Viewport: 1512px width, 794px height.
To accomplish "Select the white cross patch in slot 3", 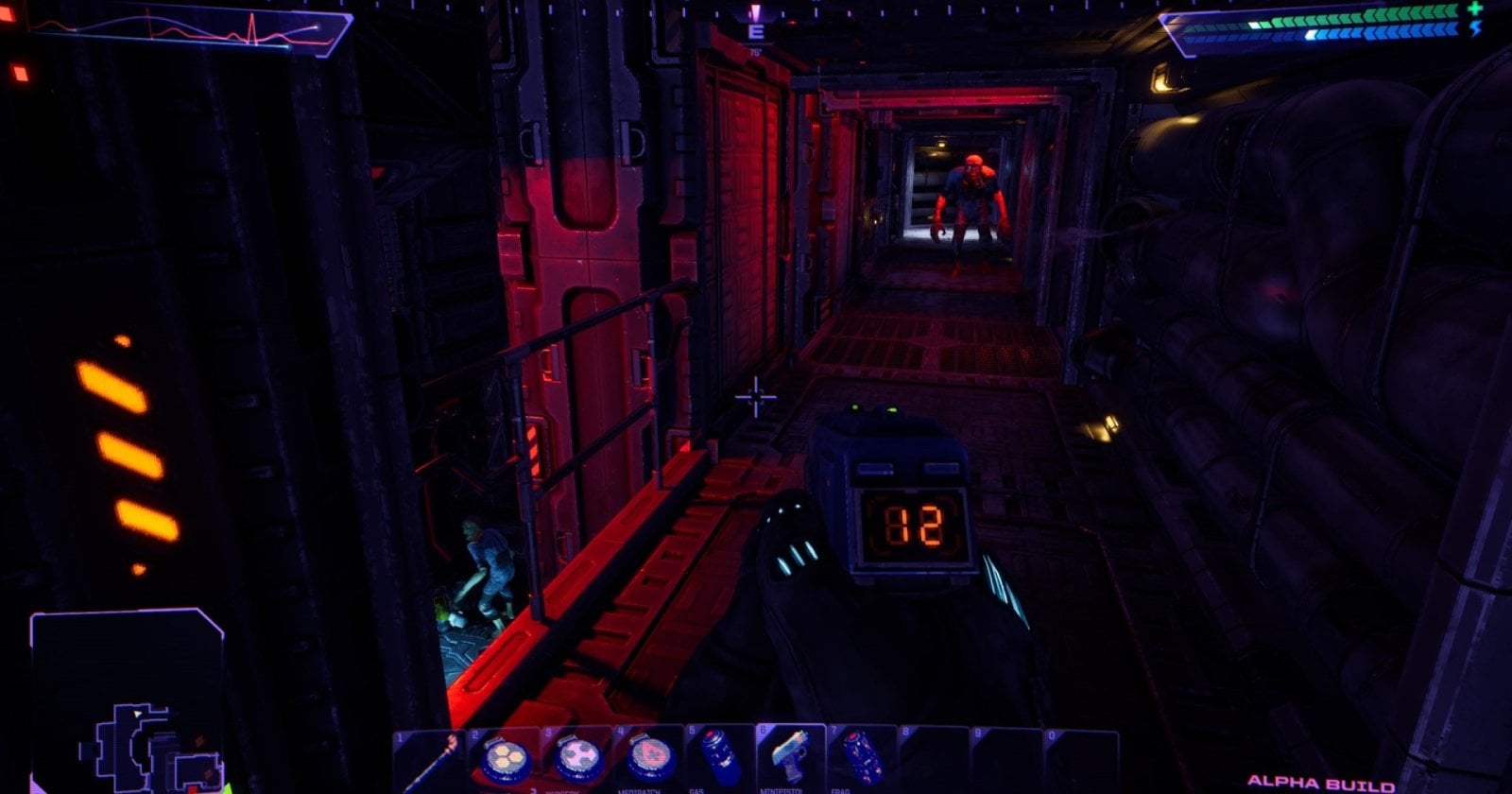I will [577, 759].
